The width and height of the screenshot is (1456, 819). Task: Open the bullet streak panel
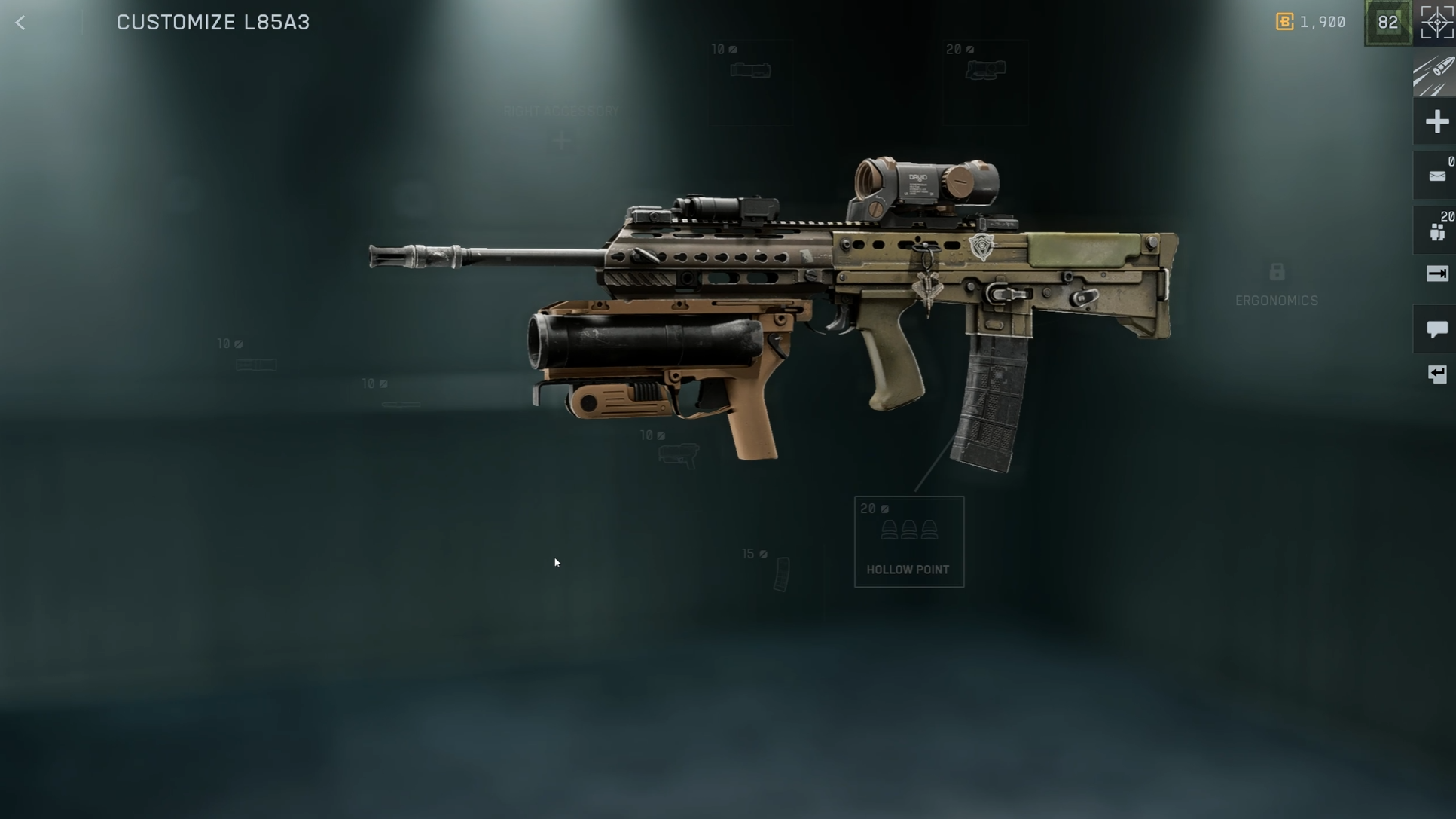pos(1434,75)
